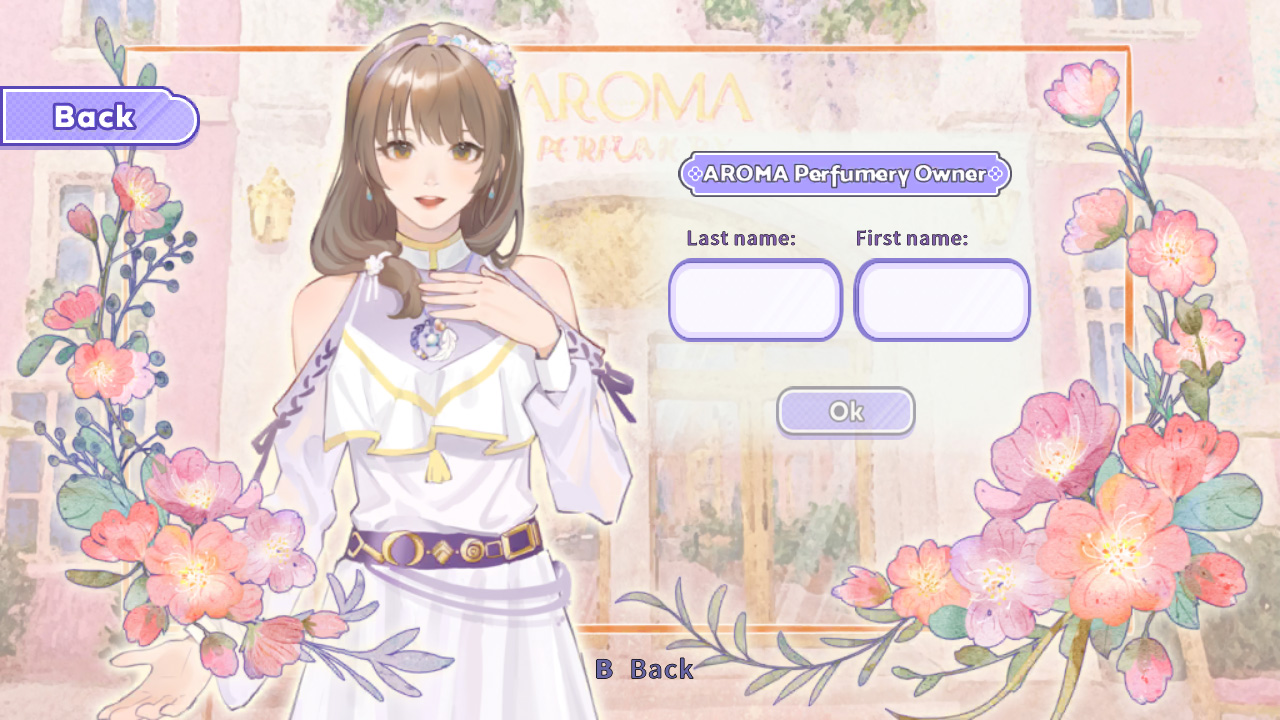Click the Back button in top-left corner

(x=95, y=116)
